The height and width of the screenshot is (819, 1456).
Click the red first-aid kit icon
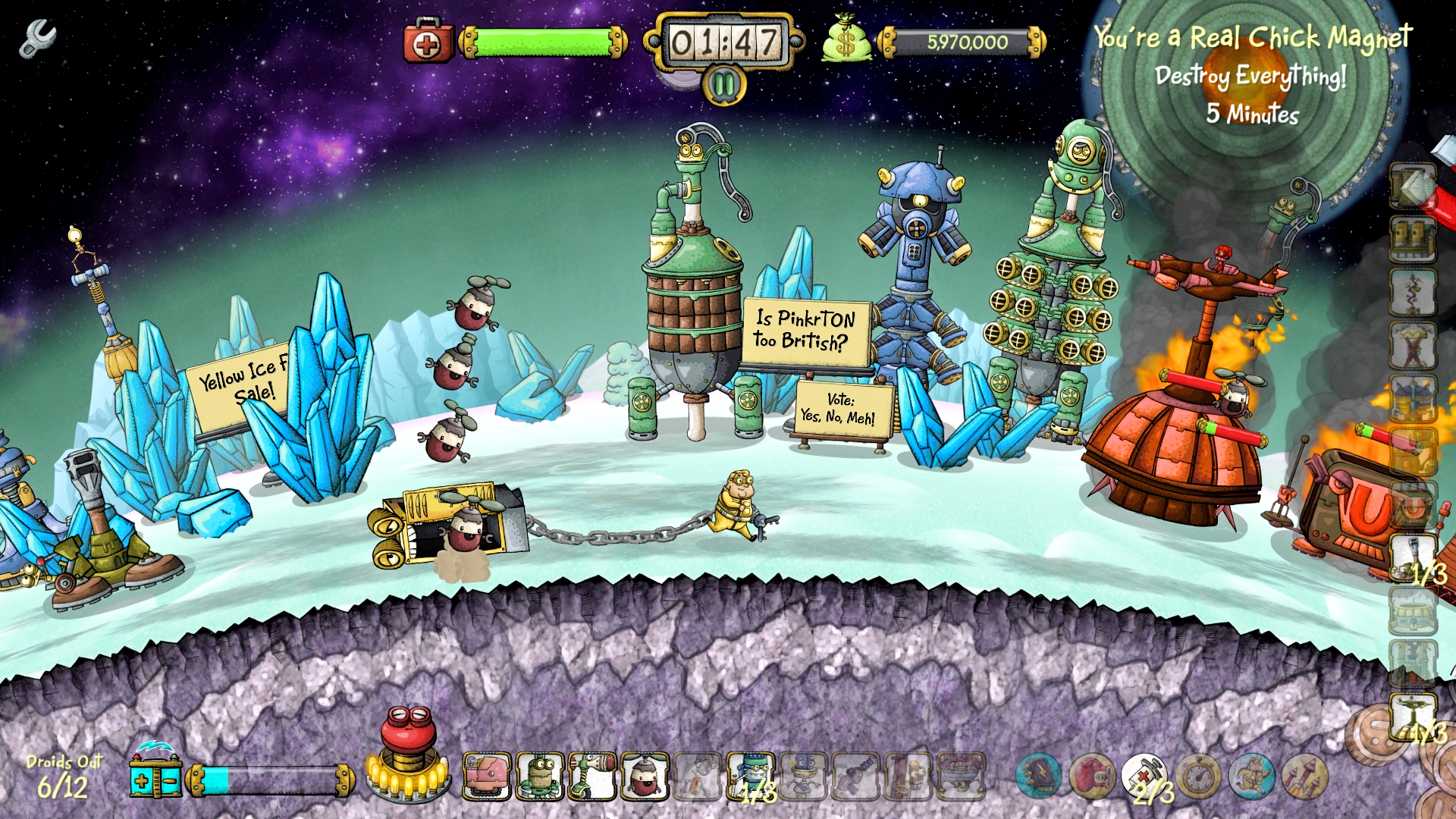[428, 43]
